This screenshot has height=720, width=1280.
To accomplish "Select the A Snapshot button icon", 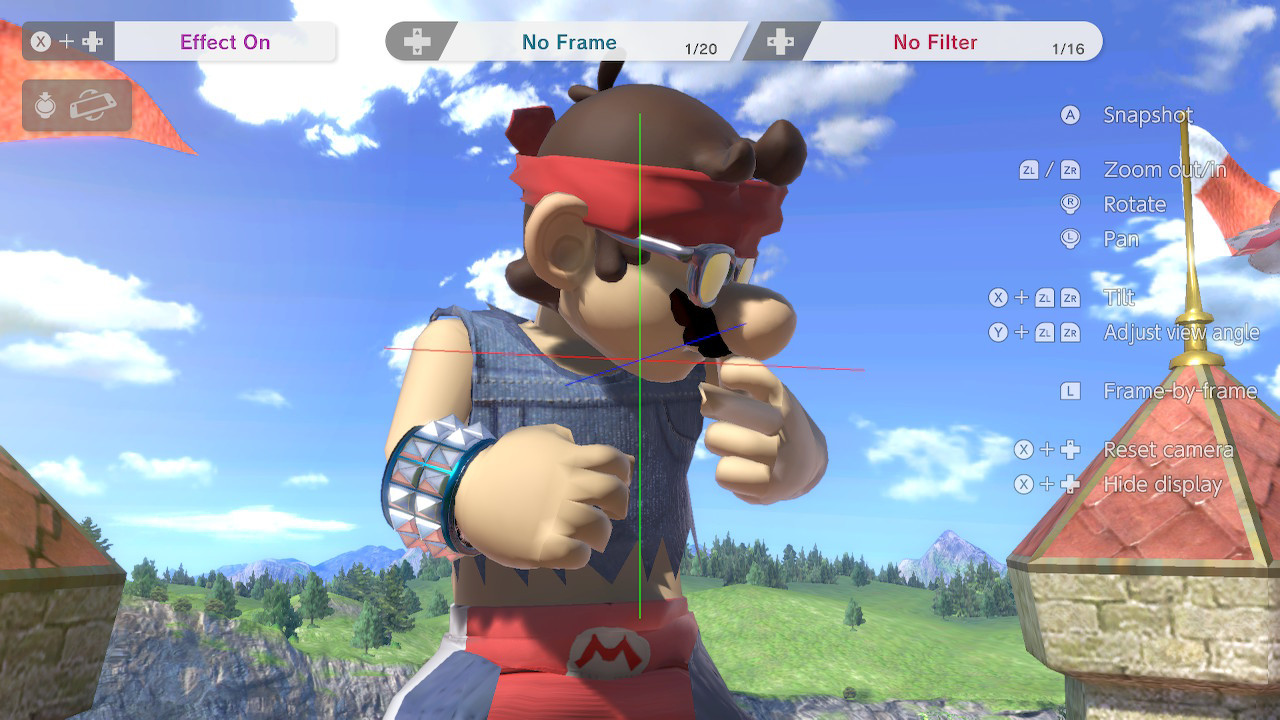I will point(1070,115).
